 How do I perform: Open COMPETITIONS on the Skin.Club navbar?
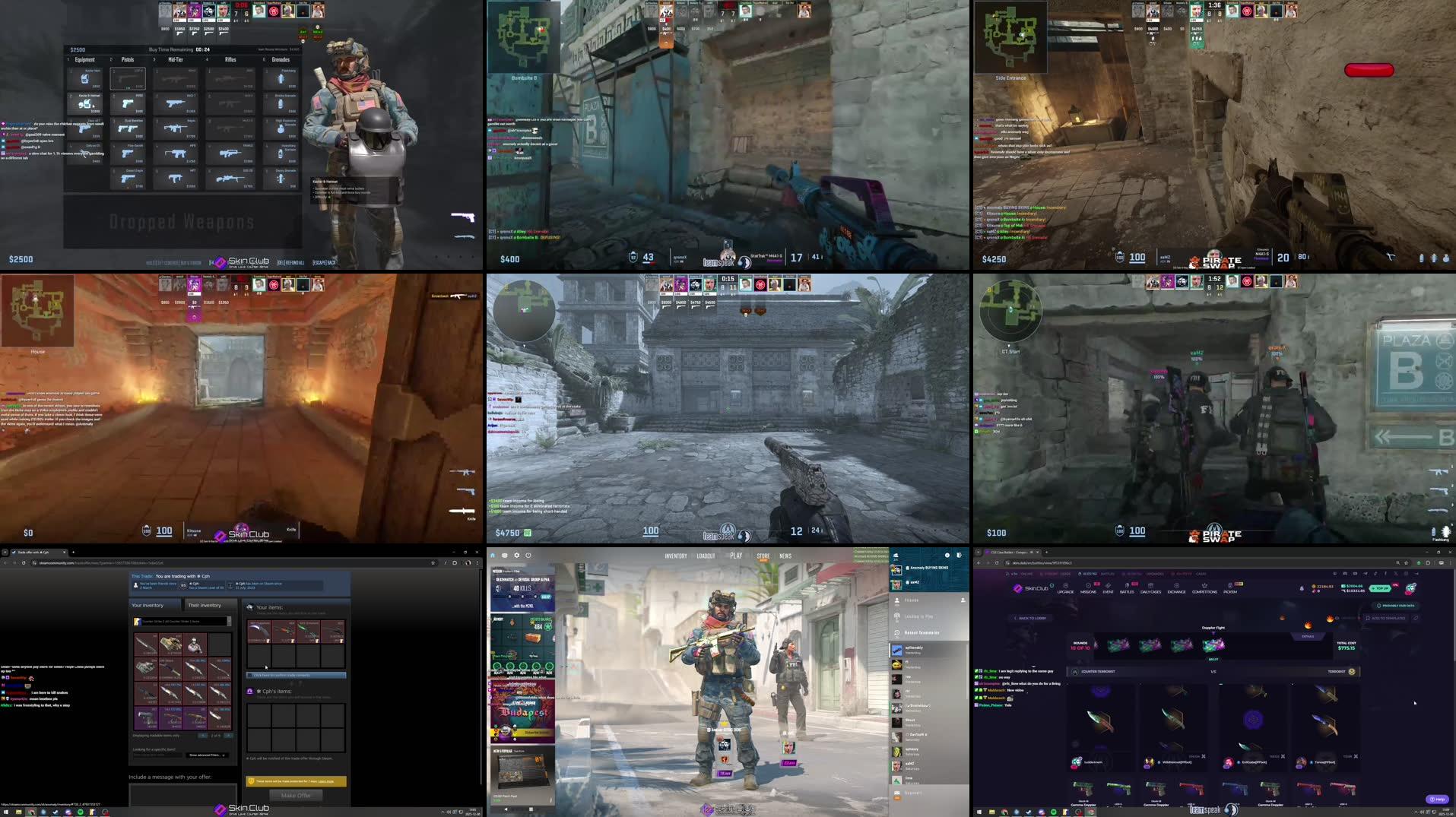(x=1204, y=586)
